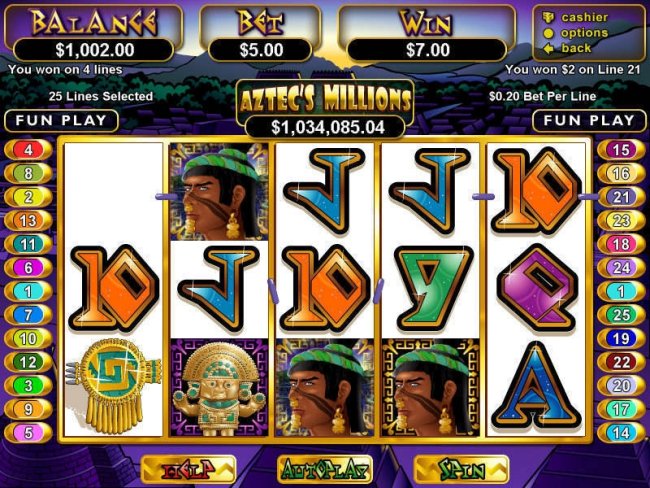The image size is (650, 488).
Task: Go back to the lobby
Action: coord(575,47)
